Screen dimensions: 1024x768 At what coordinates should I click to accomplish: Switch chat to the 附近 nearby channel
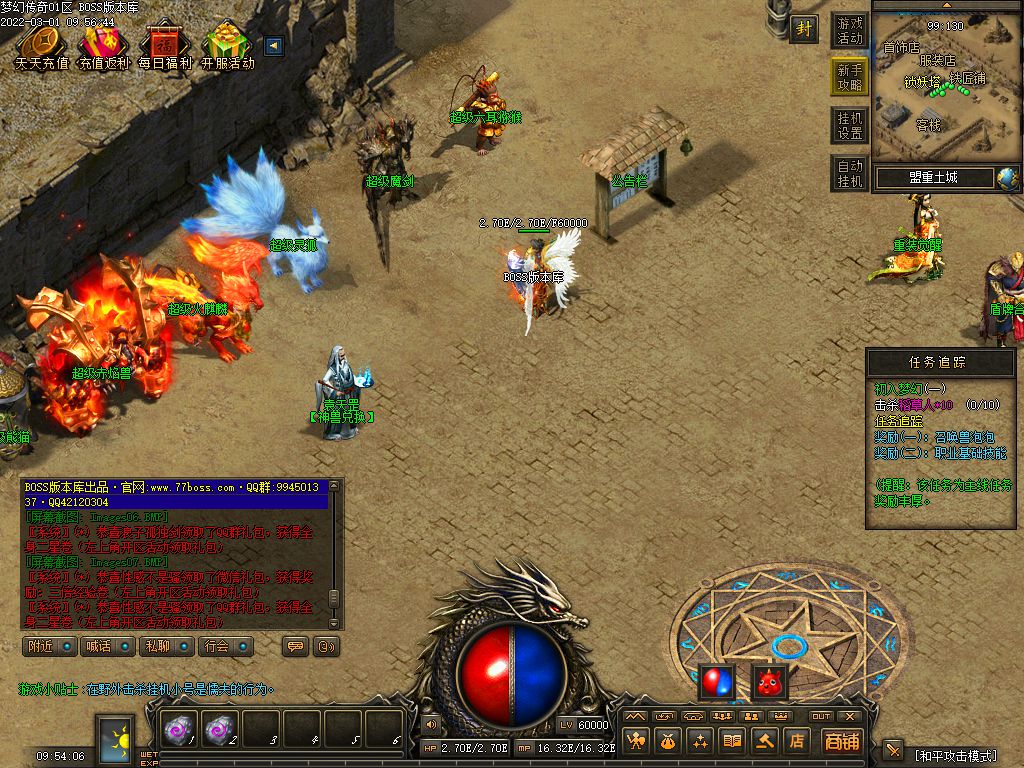point(49,646)
